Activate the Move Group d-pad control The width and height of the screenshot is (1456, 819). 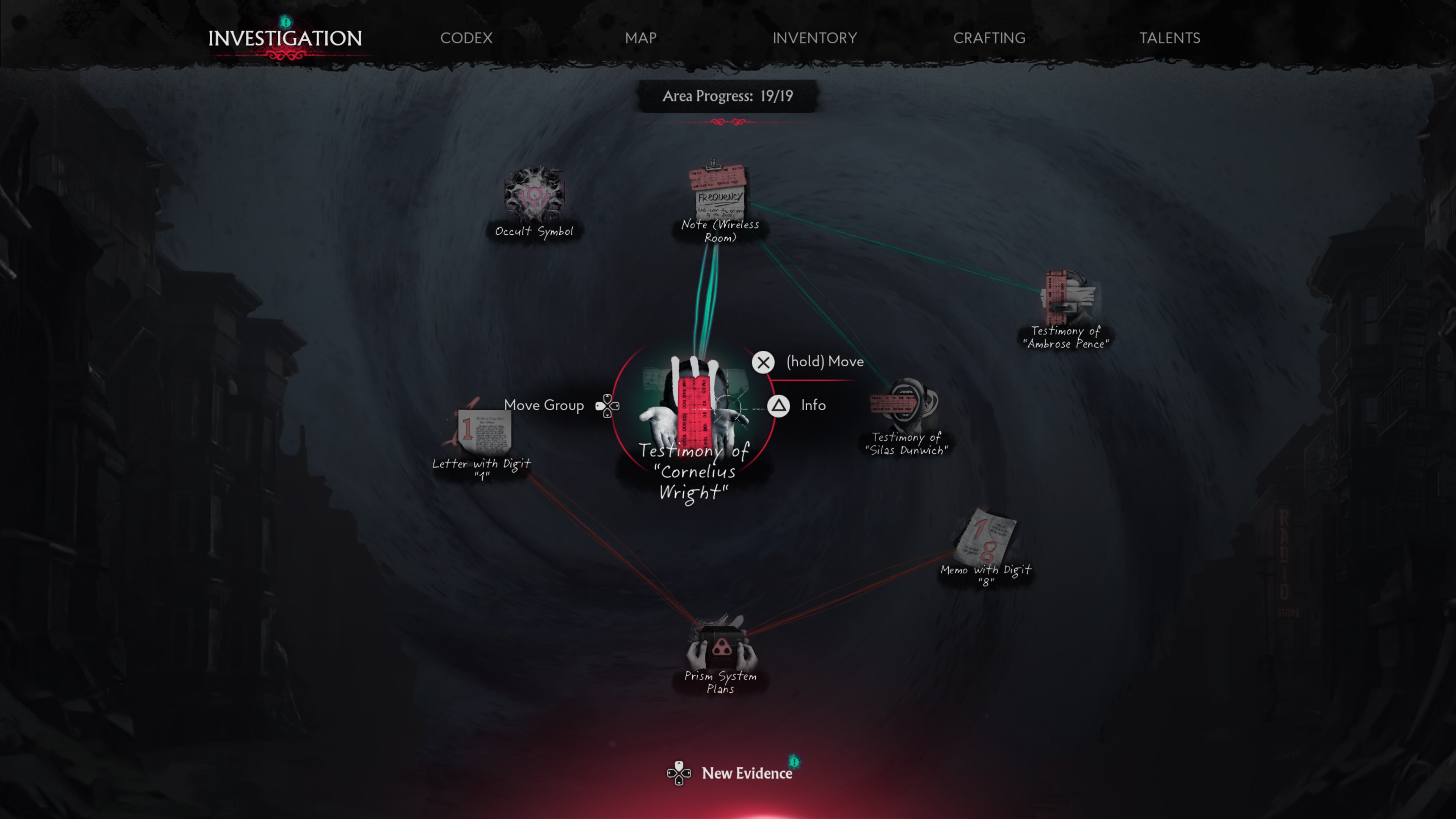[x=607, y=405]
